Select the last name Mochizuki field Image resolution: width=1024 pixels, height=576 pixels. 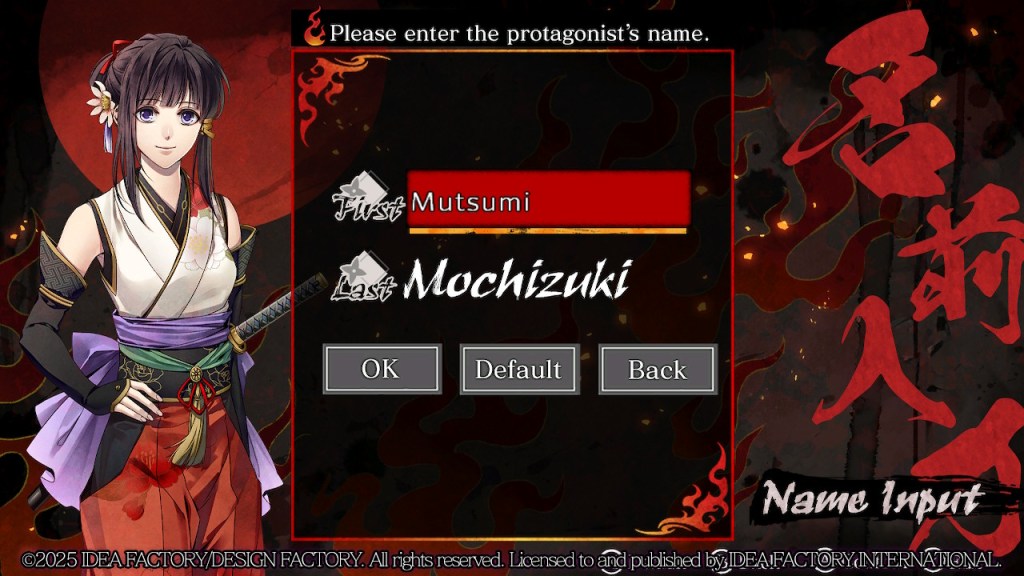516,280
